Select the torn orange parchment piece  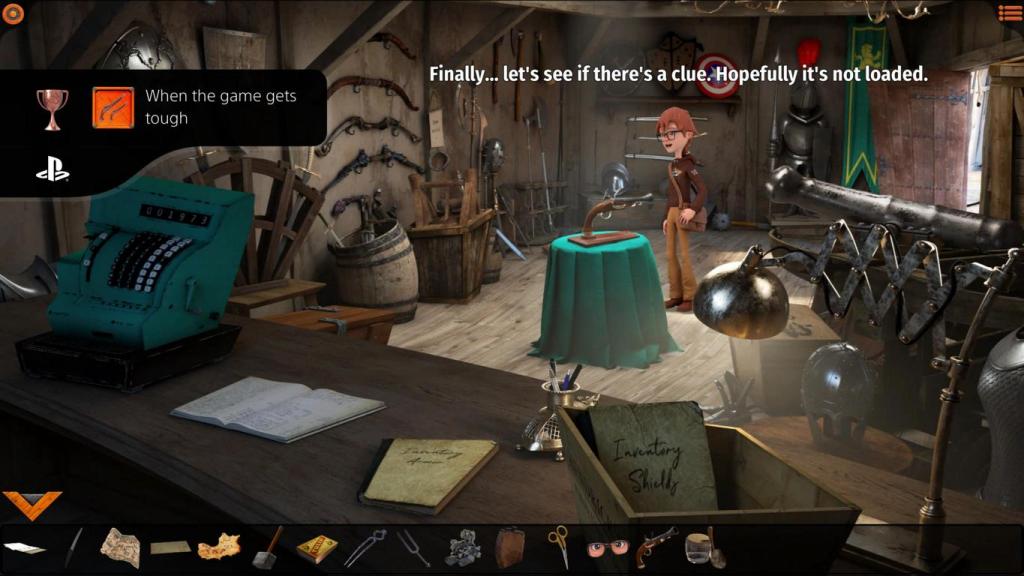point(219,547)
